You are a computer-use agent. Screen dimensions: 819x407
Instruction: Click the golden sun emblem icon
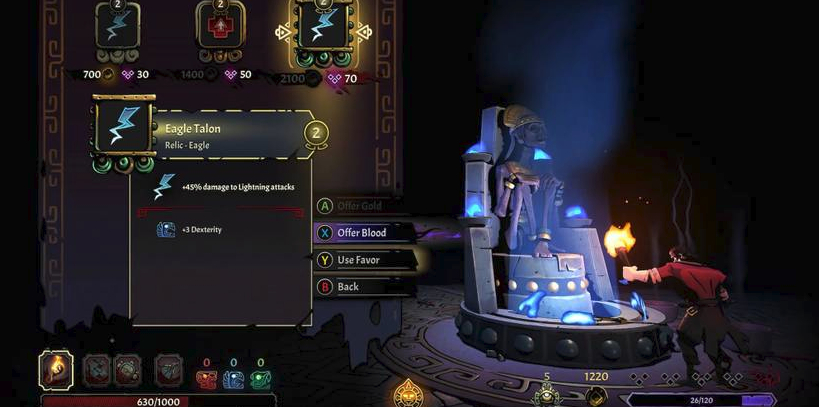tap(408, 392)
